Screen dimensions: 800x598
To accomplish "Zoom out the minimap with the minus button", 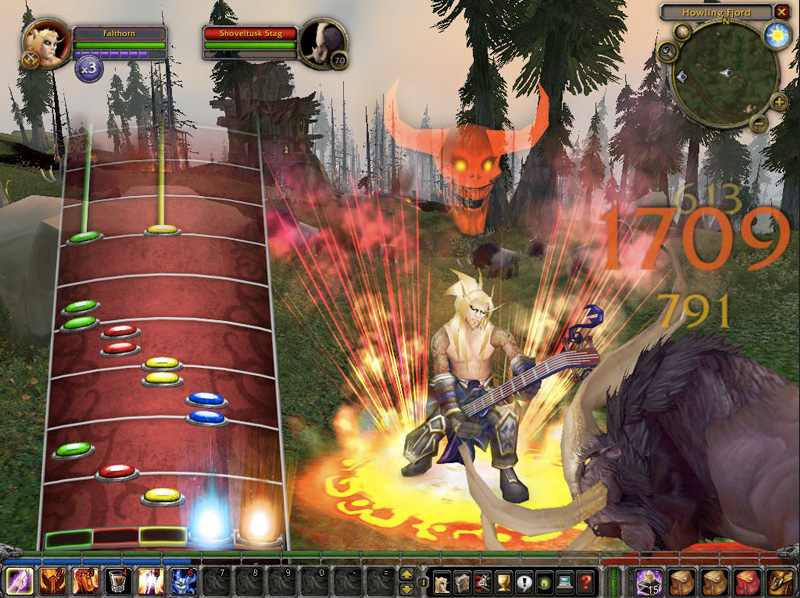I will pos(756,124).
